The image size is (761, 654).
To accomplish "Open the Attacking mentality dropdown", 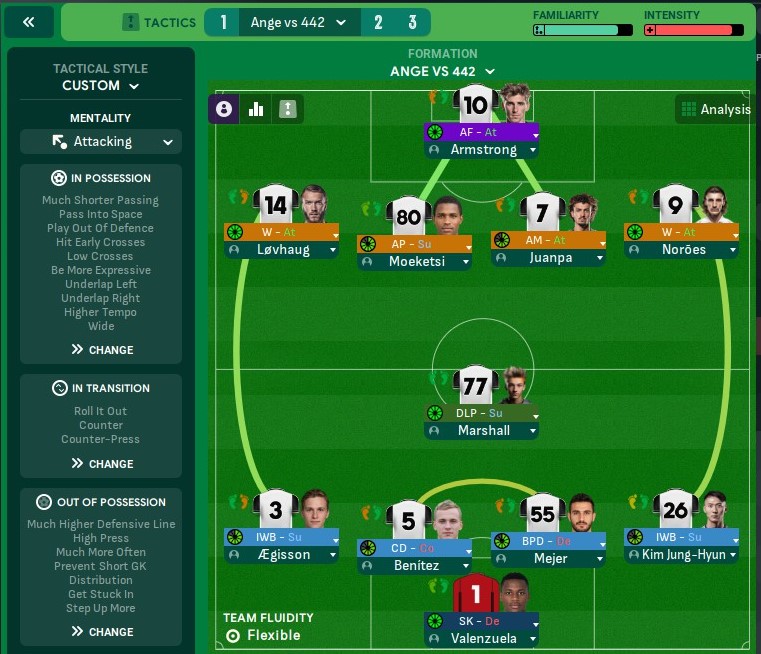I will pyautogui.click(x=101, y=142).
